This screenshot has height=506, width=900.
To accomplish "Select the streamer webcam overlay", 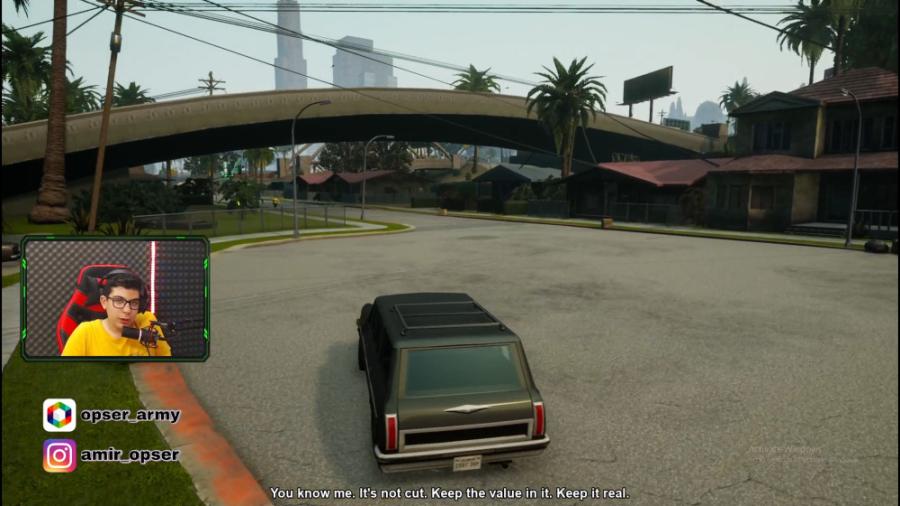I will pos(115,298).
